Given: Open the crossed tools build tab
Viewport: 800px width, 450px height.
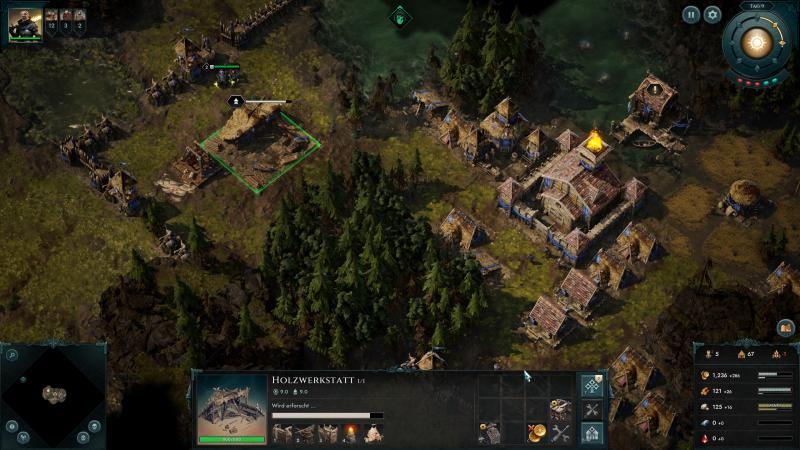Looking at the screenshot, I should tap(592, 410).
